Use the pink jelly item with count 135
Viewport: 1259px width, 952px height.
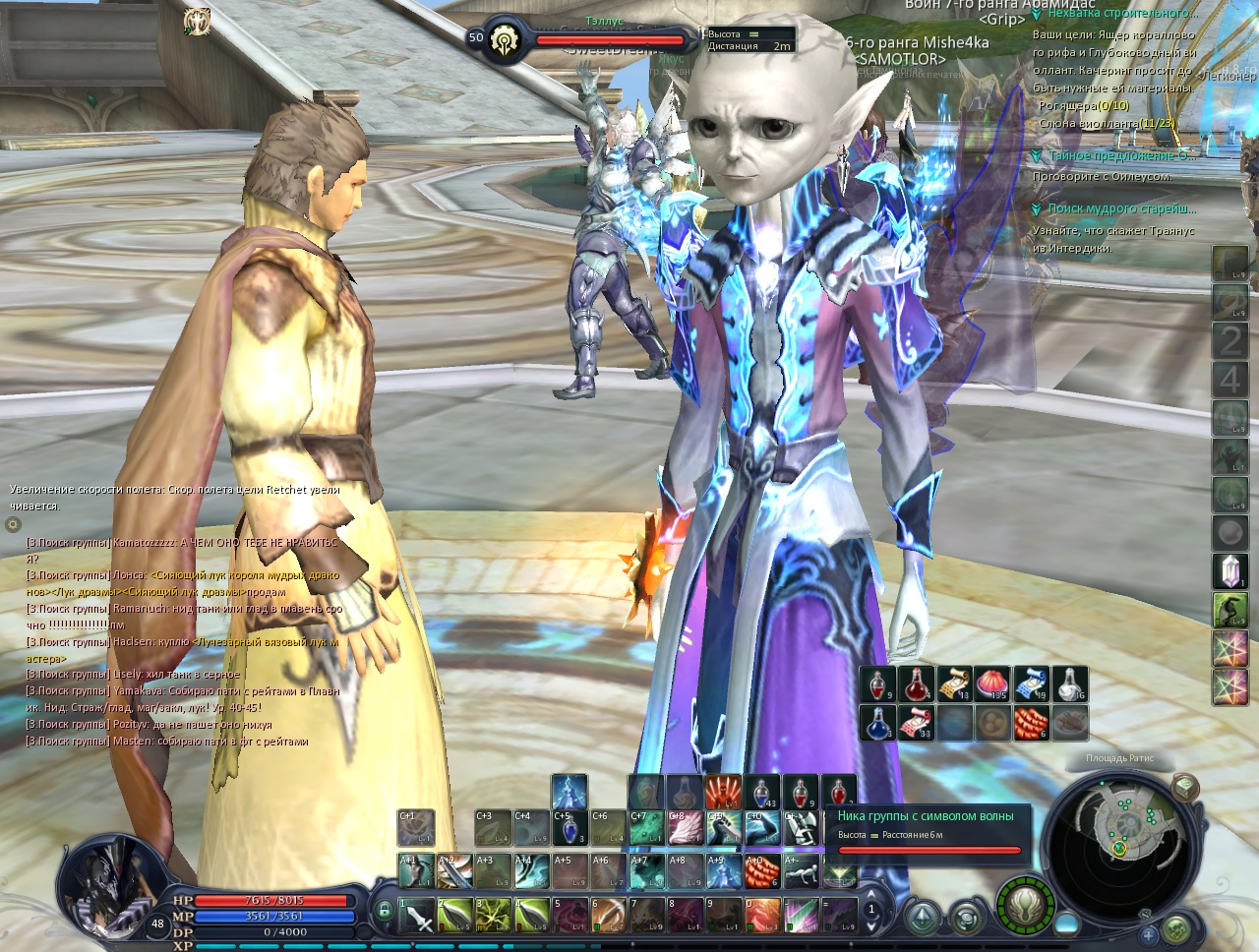click(x=992, y=684)
